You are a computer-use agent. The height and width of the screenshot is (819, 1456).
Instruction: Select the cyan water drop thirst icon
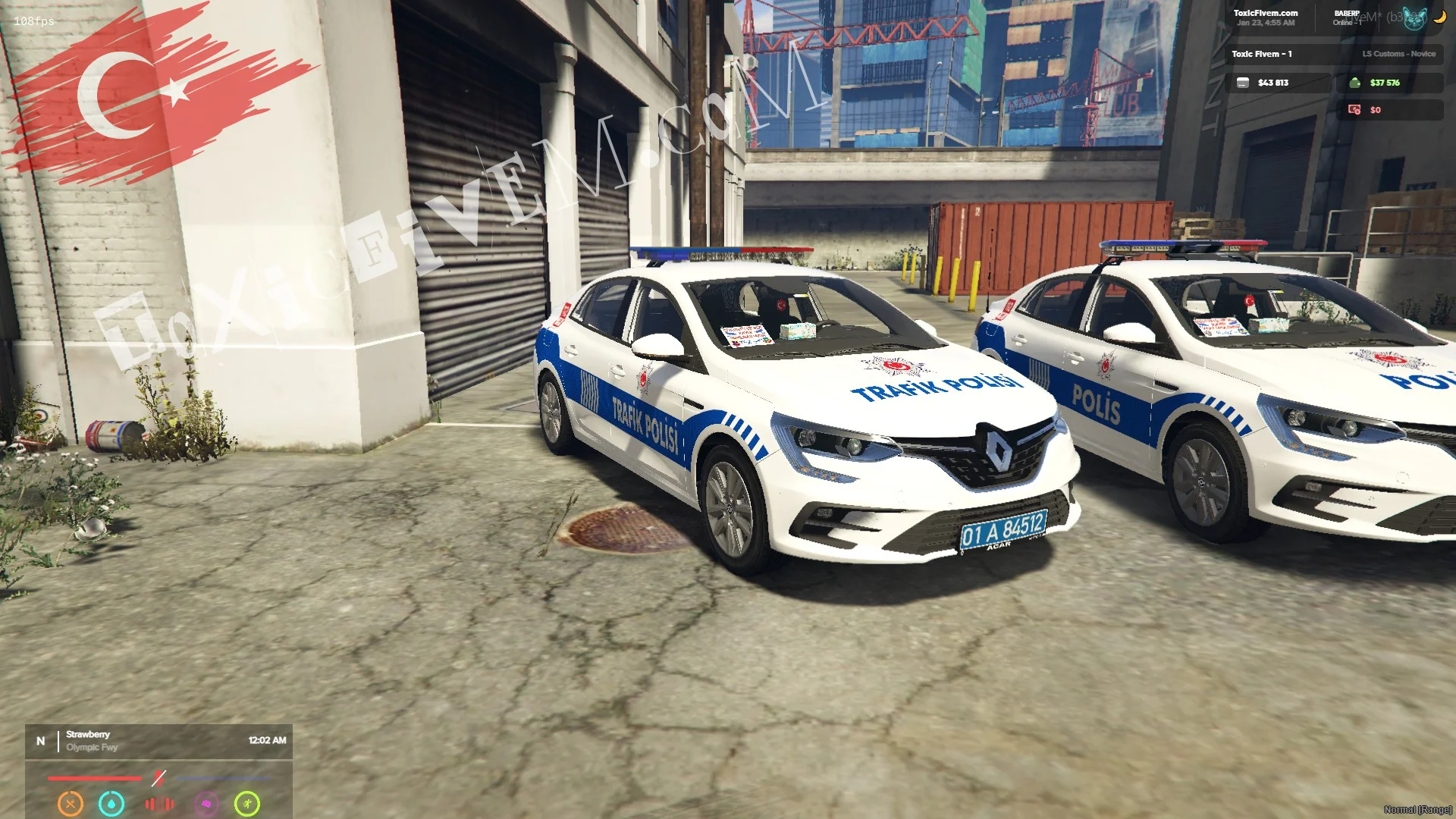coord(111,803)
